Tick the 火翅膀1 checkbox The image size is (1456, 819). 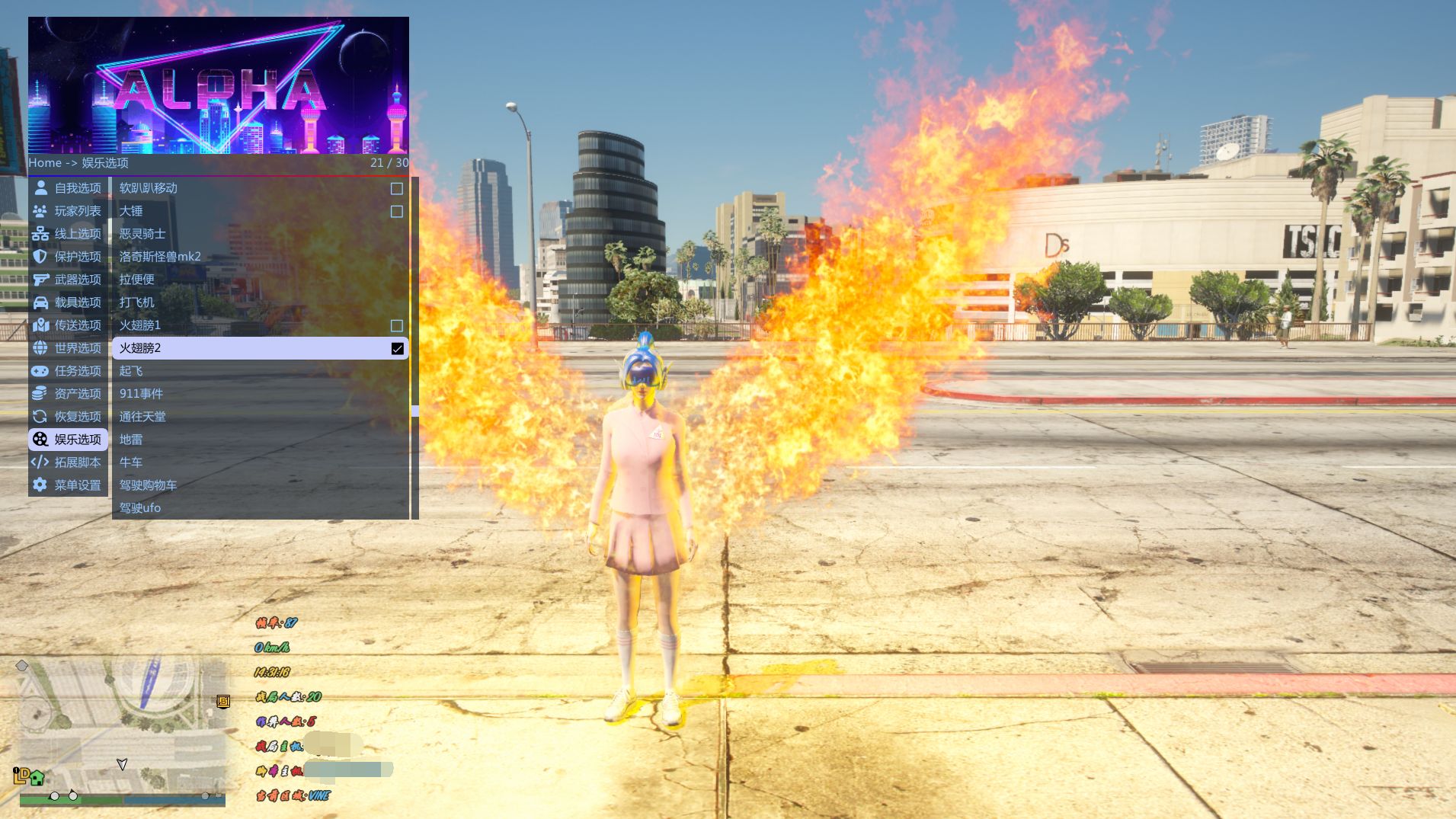tap(397, 325)
